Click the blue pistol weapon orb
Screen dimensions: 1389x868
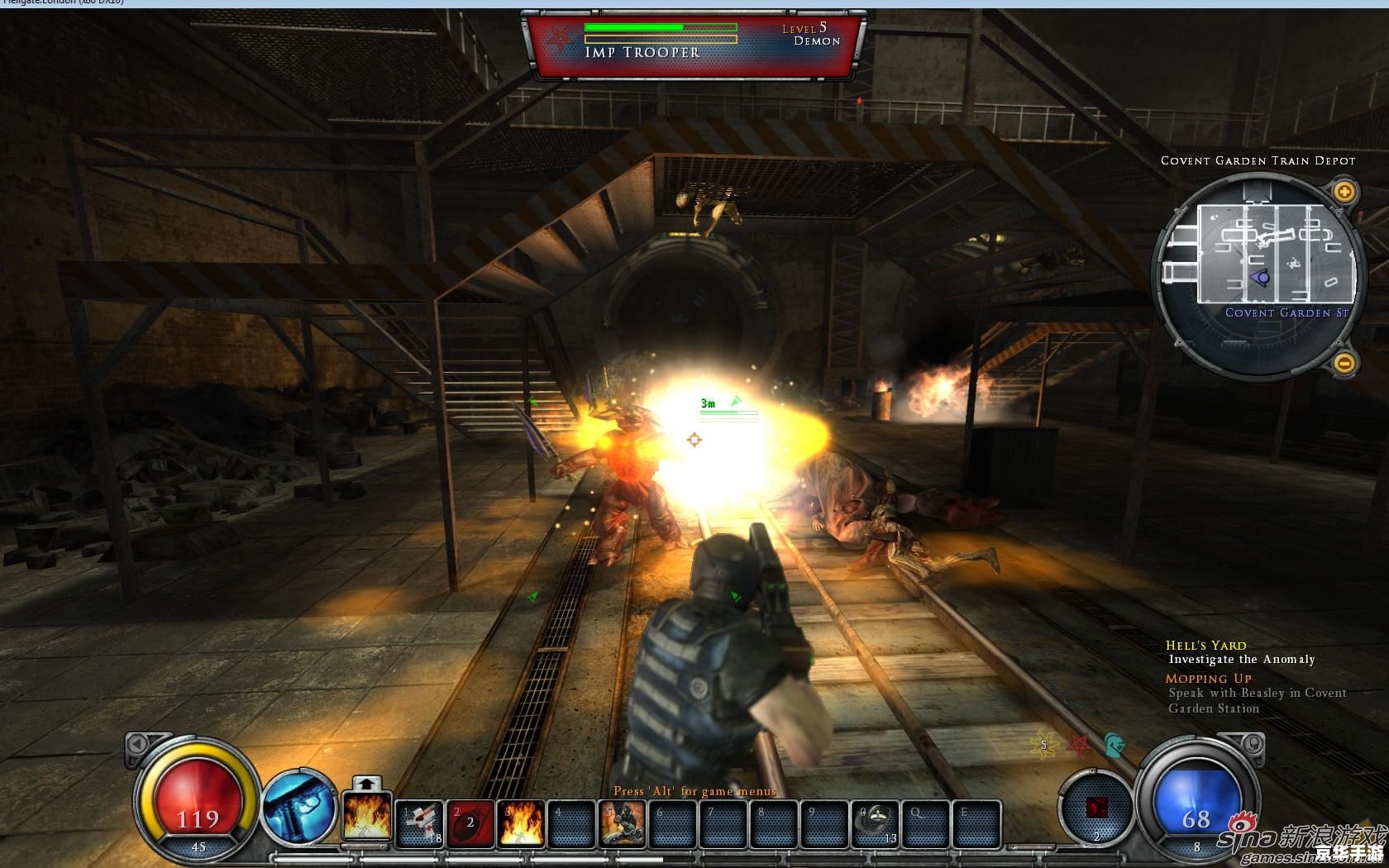(299, 808)
